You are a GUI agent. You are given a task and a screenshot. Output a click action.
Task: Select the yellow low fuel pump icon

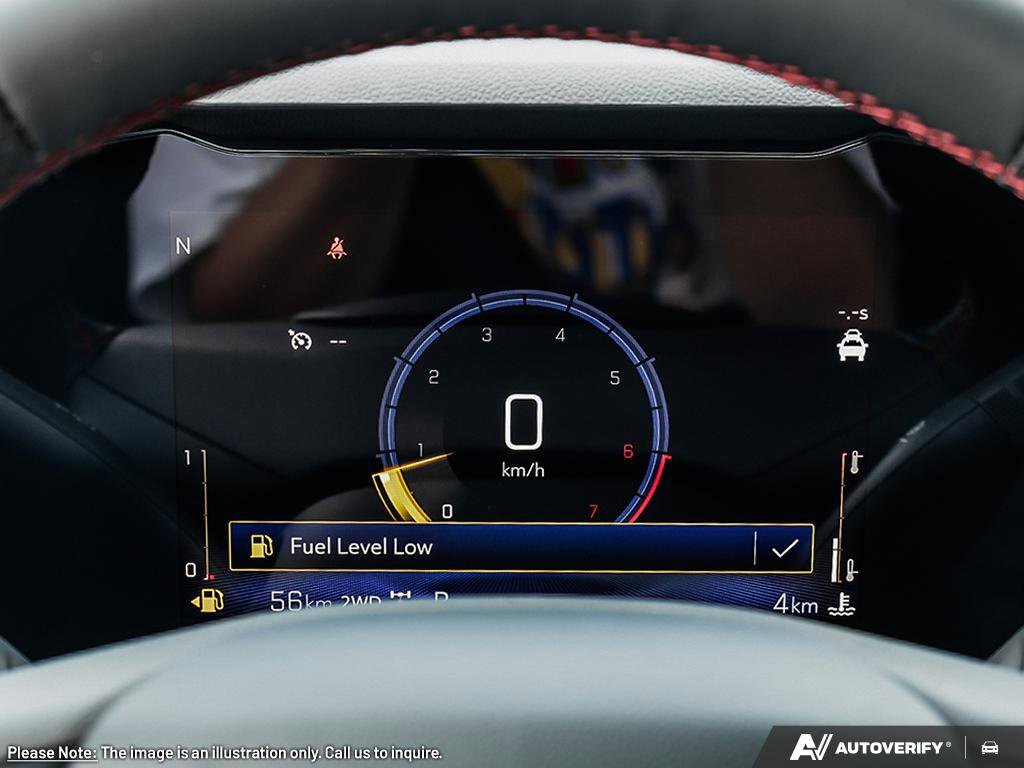(209, 600)
